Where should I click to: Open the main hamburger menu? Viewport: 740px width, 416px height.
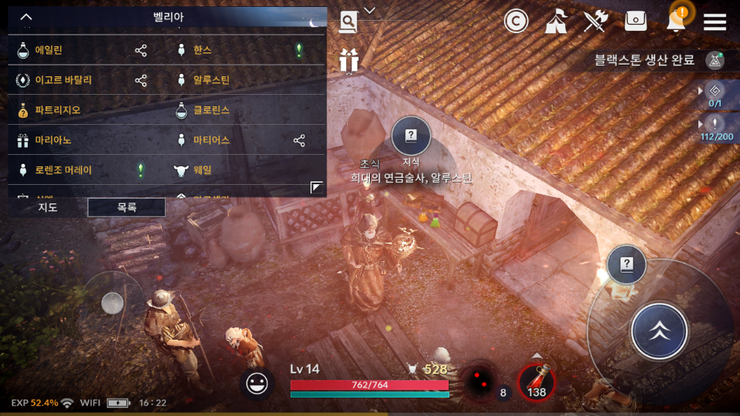(714, 21)
